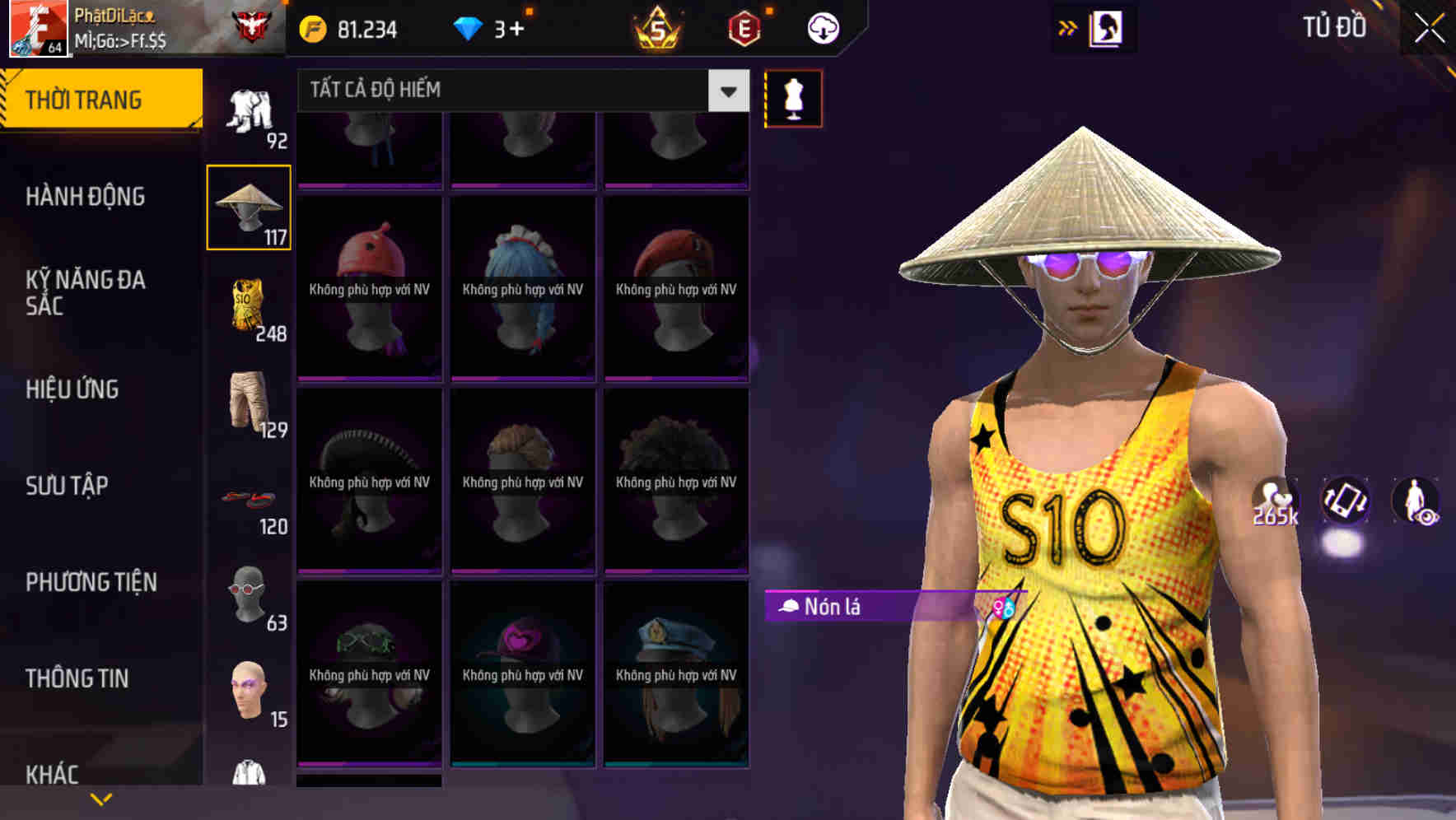Collapse the sidebar using the bottom yellow chevron
Viewport: 1456px width, 820px height.
[x=101, y=798]
